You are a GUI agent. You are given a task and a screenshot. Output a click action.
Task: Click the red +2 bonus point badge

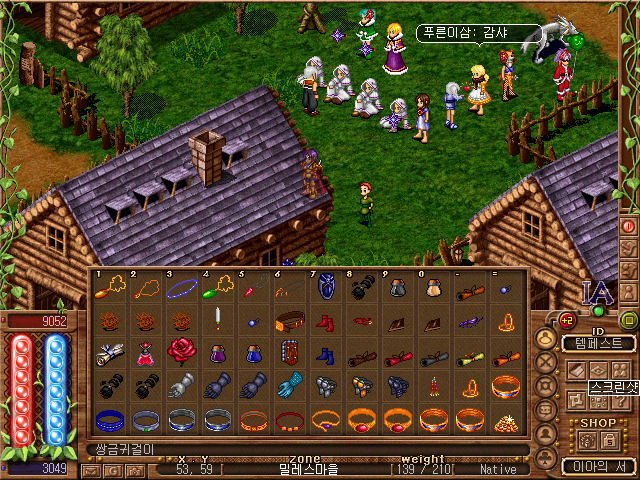click(567, 320)
